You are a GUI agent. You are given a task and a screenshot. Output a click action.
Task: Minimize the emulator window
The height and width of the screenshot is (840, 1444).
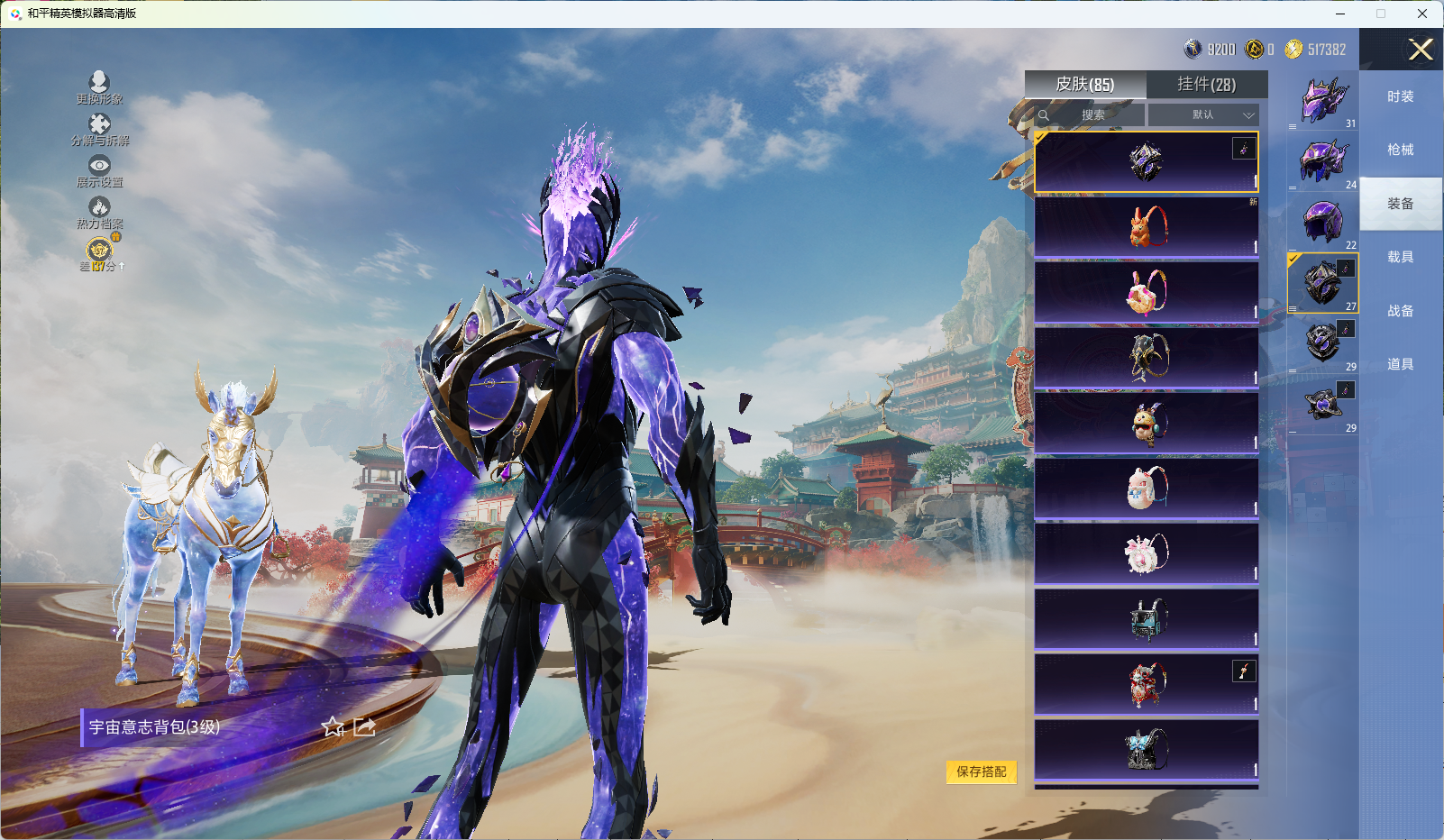1339,14
